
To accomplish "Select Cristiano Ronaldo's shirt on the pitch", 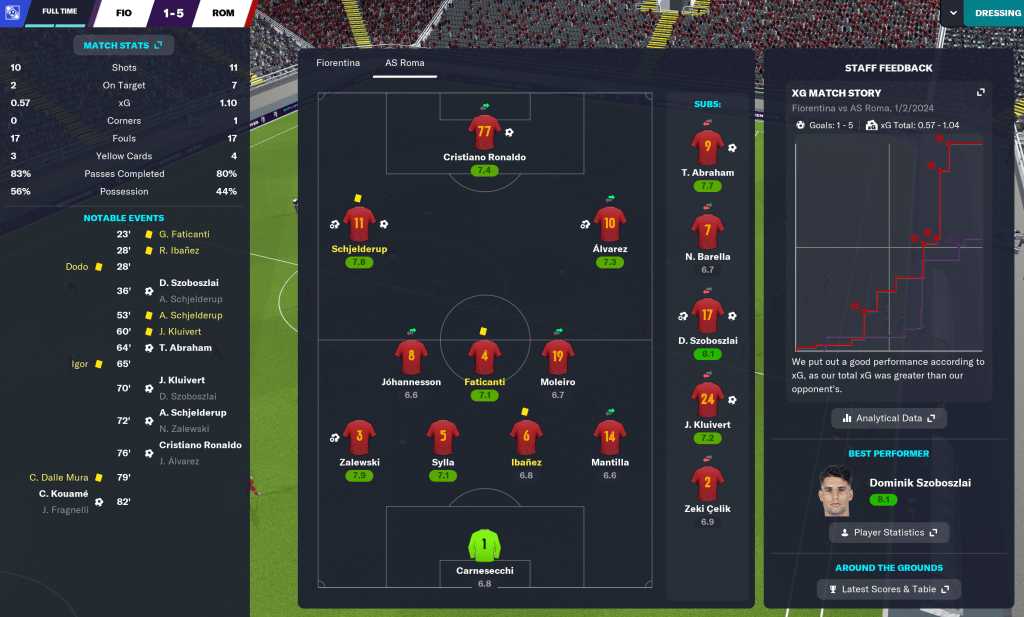I will pos(484,132).
